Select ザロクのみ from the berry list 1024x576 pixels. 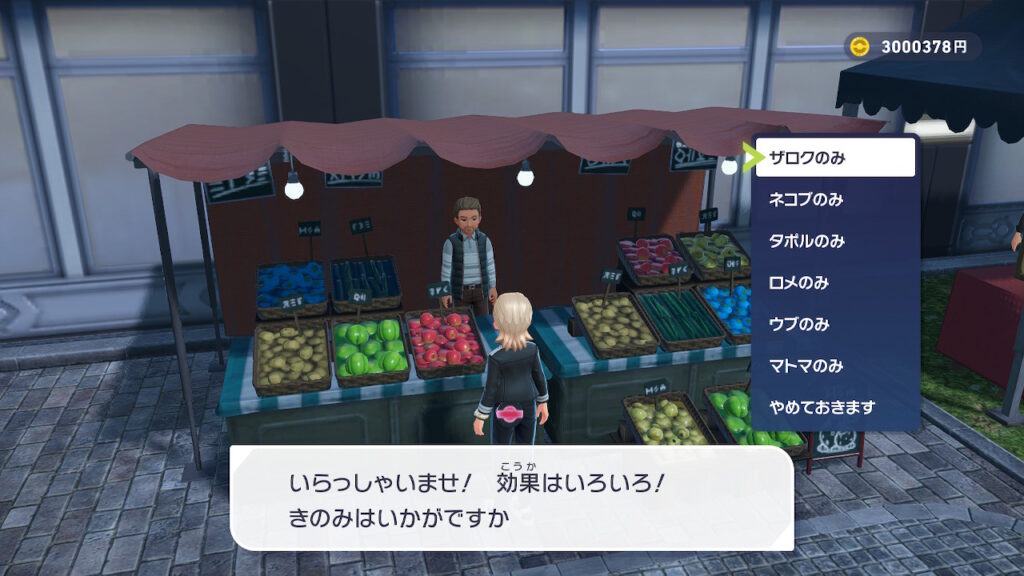tap(835, 158)
